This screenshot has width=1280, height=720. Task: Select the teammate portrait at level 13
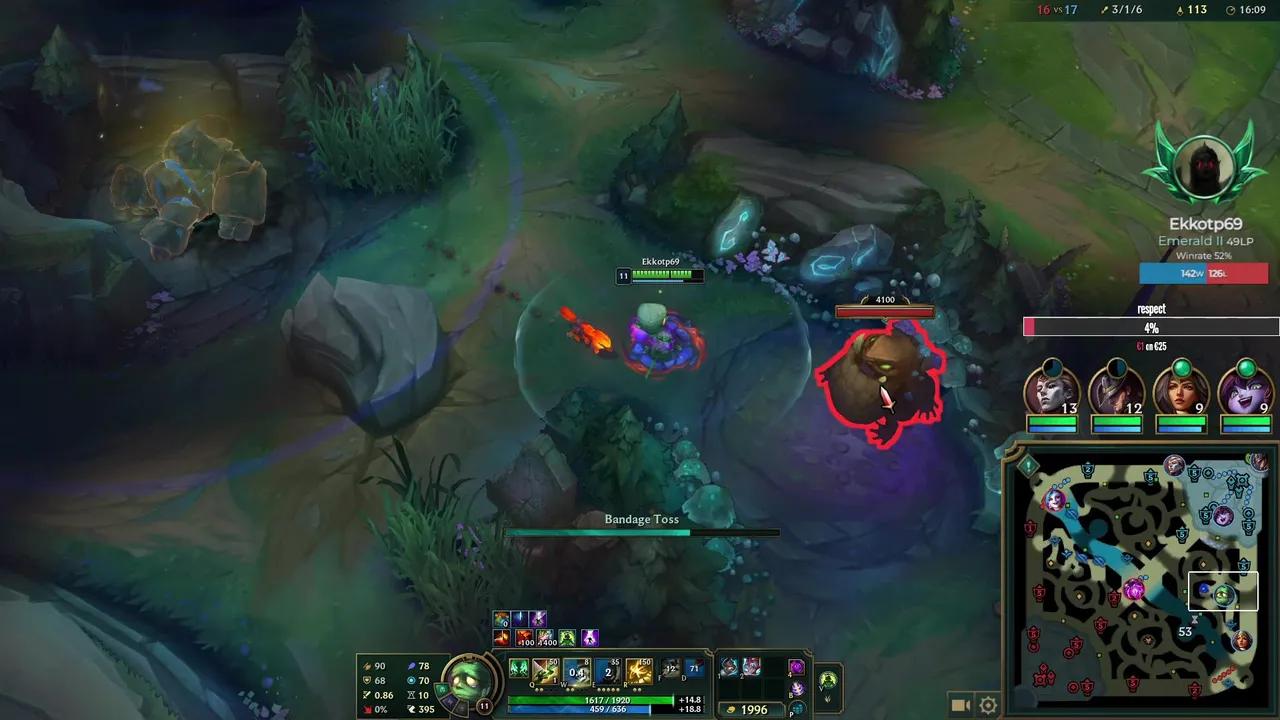pos(1048,393)
